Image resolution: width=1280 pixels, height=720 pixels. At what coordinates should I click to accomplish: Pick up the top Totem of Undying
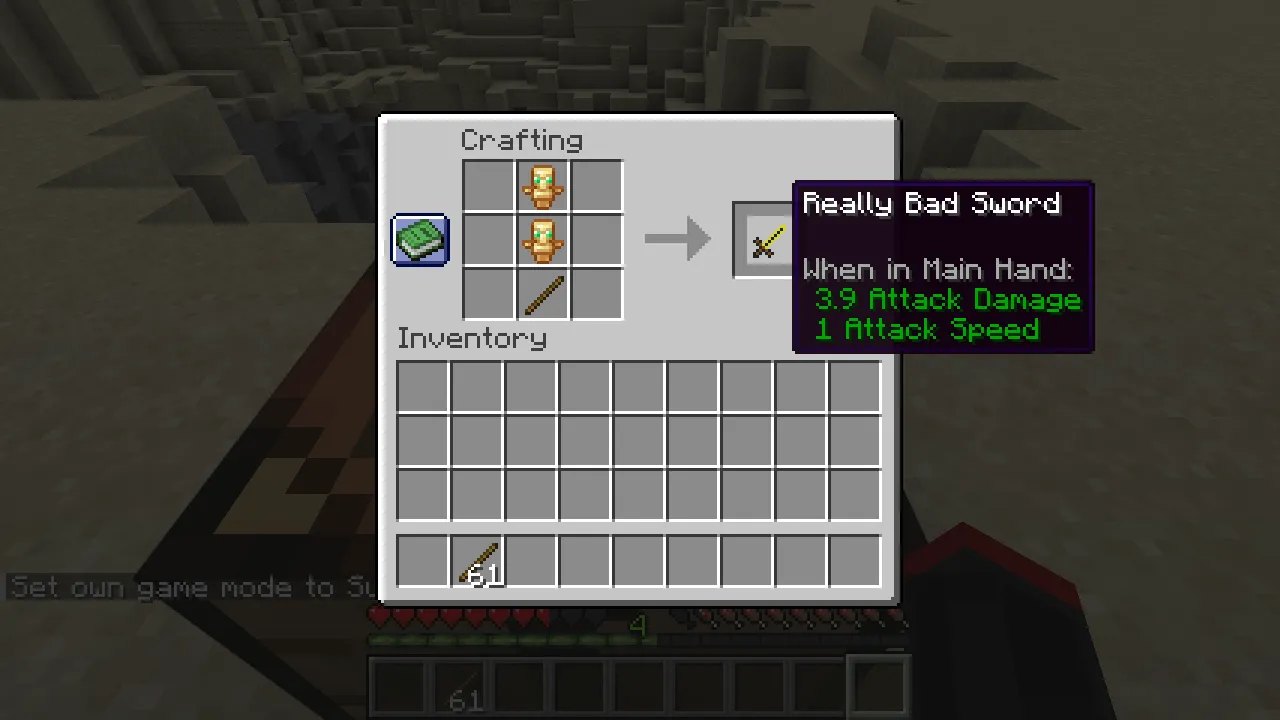click(x=543, y=187)
